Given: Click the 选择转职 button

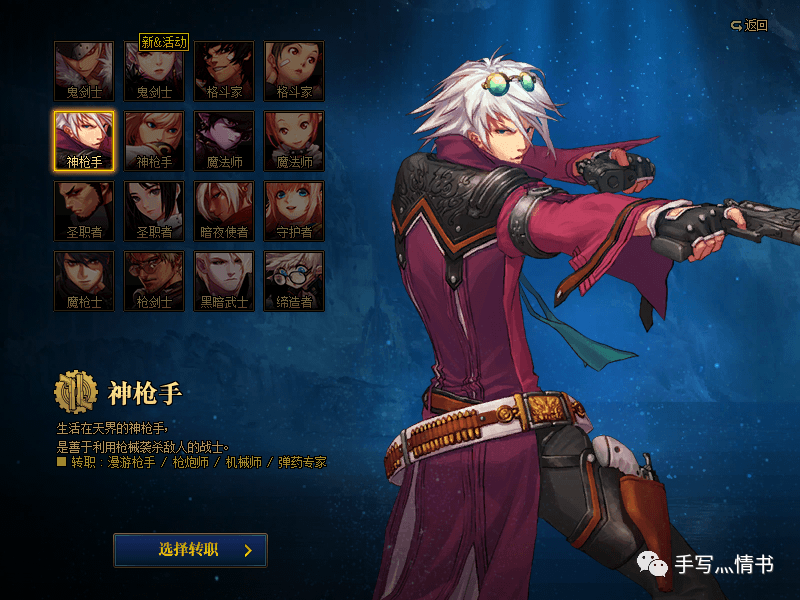Looking at the screenshot, I should click(190, 550).
